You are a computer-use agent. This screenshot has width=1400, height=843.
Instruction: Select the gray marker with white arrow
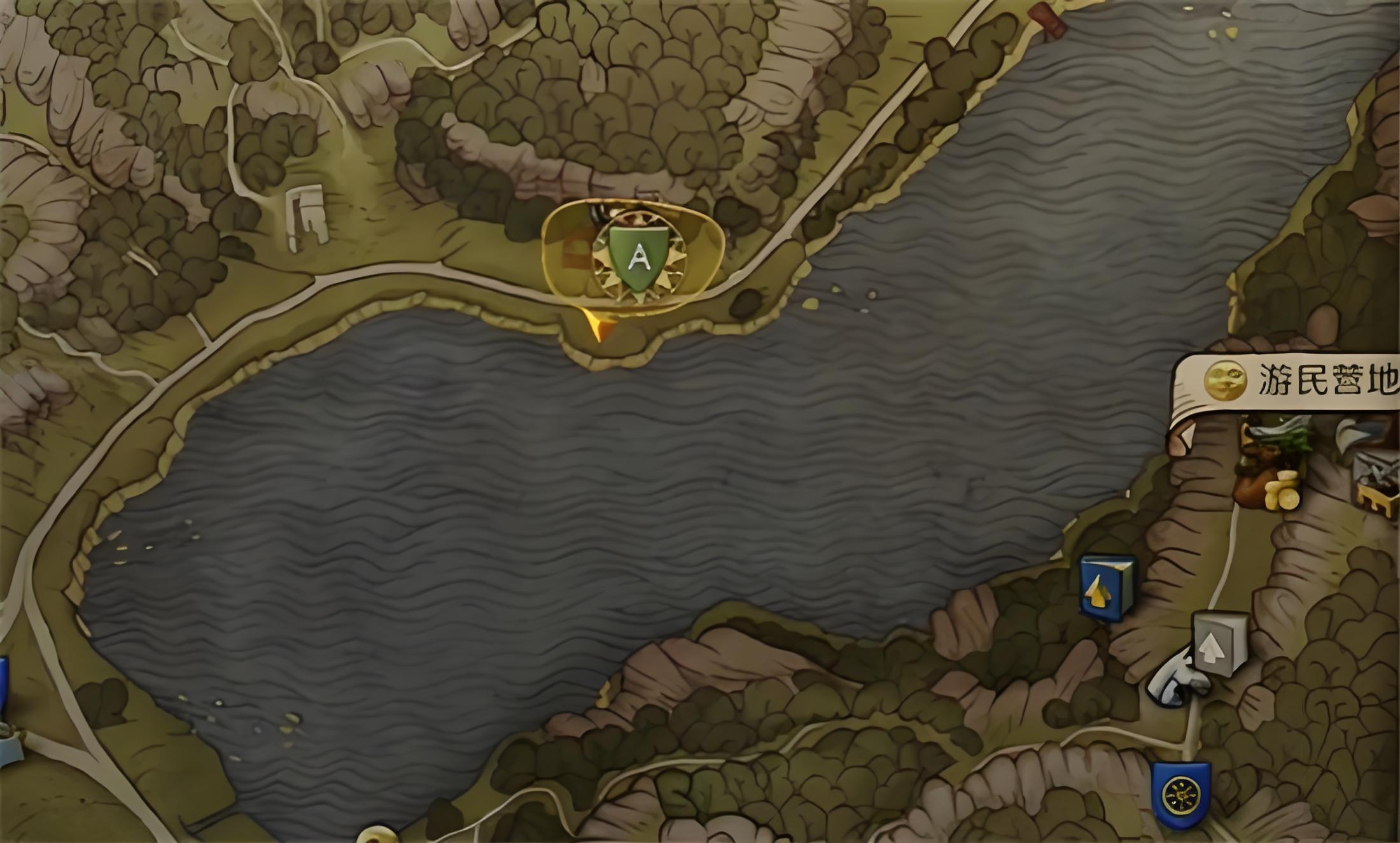[x=1219, y=643]
